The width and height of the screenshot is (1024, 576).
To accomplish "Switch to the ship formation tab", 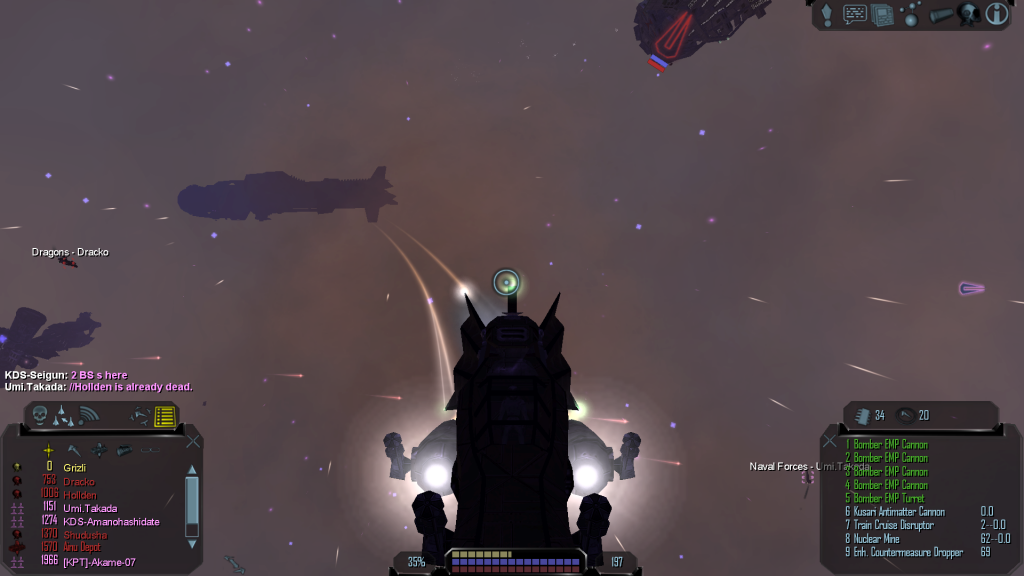I will 64,414.
